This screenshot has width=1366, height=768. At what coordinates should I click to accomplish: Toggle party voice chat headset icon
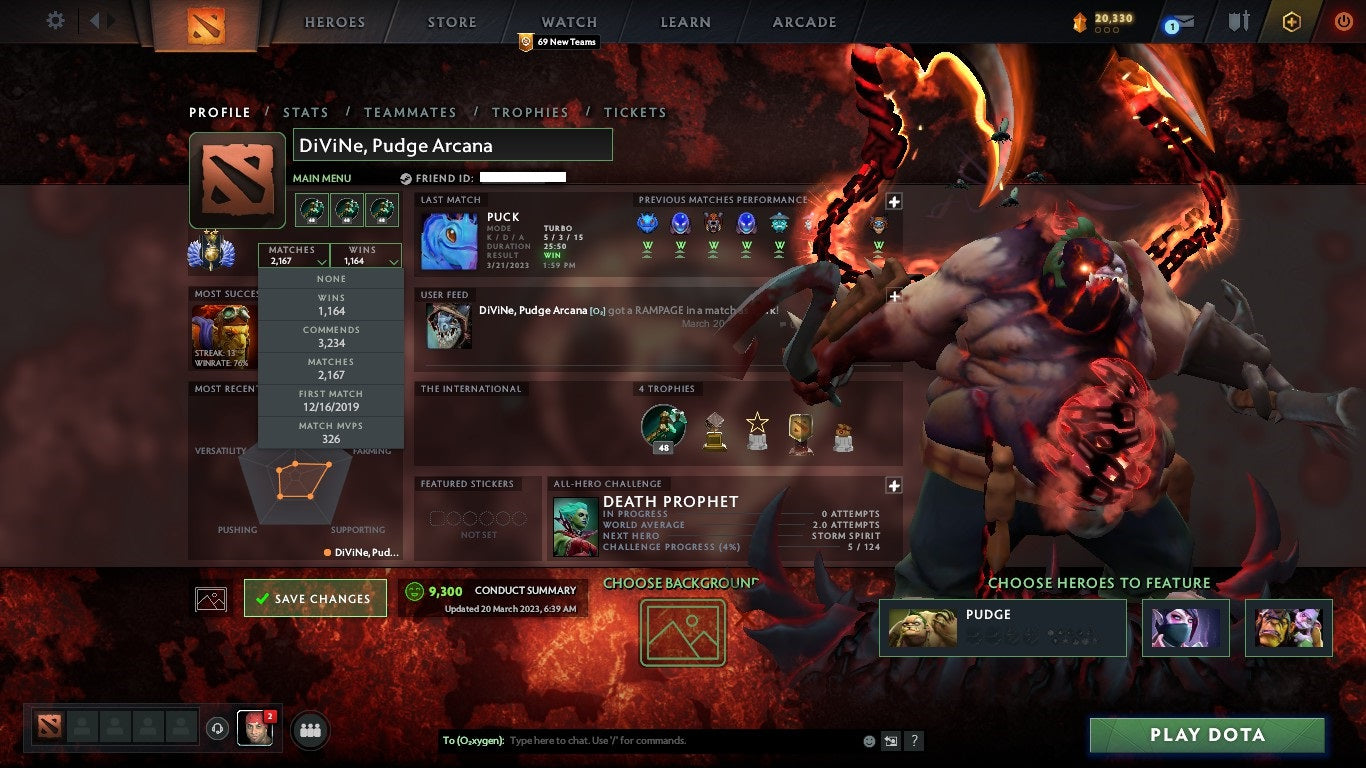pos(219,730)
